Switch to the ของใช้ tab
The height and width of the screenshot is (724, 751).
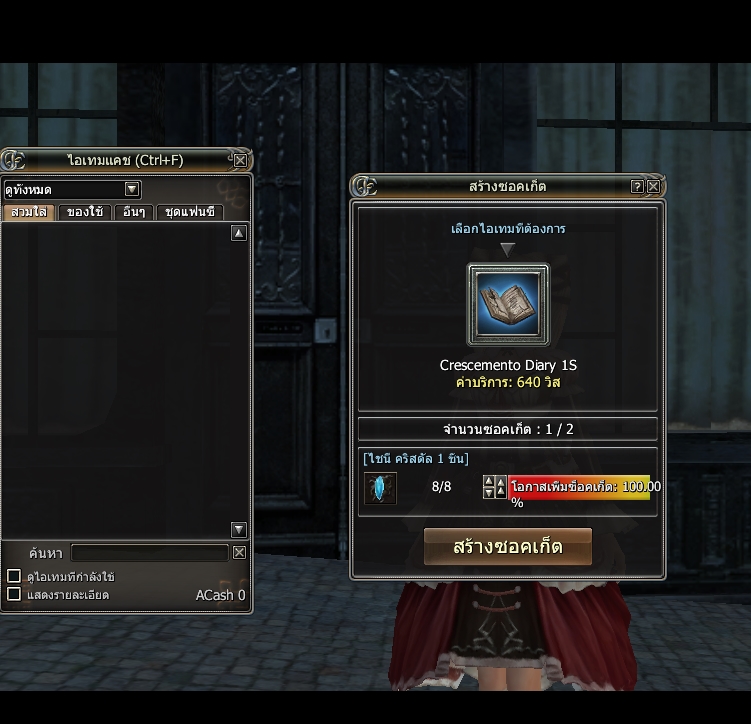pos(85,212)
